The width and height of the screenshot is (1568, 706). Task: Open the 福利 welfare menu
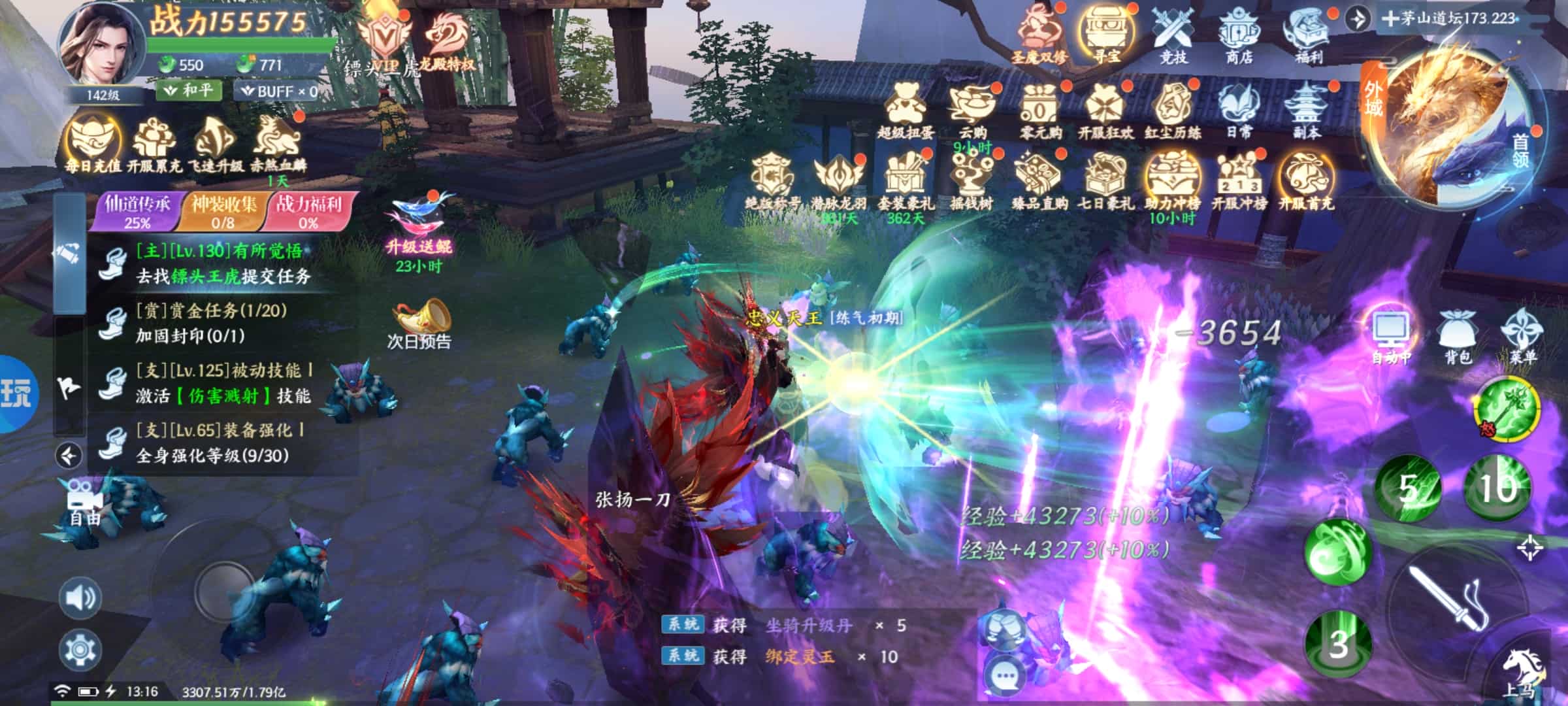(1307, 35)
